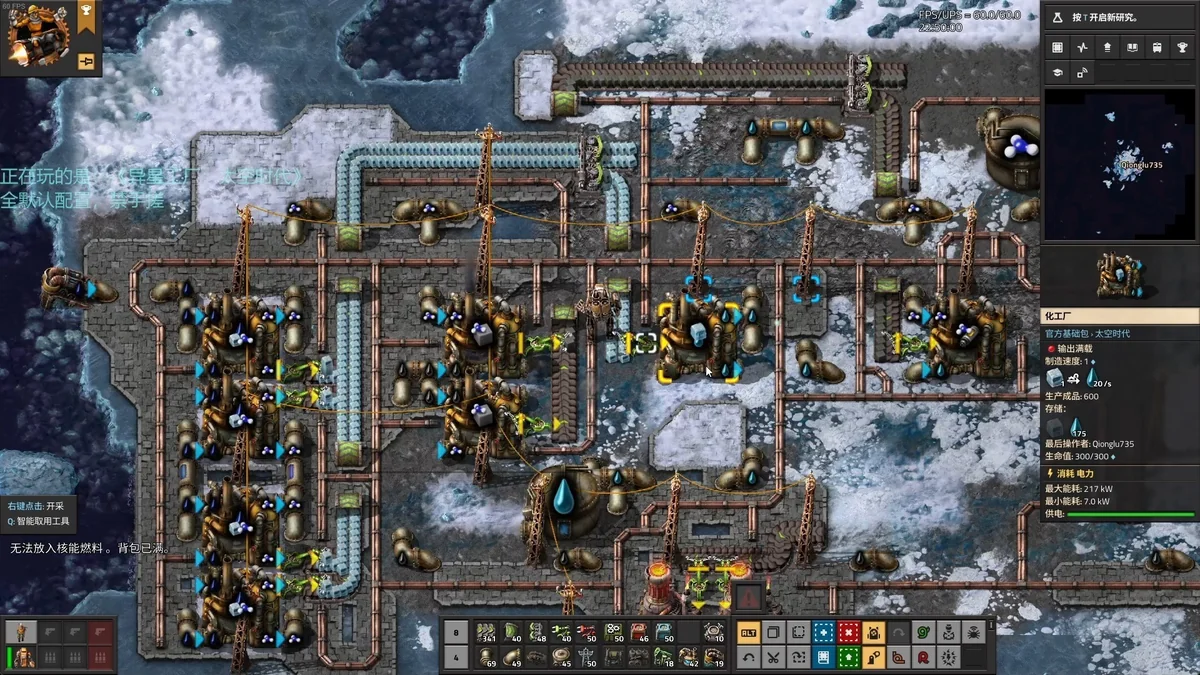This screenshot has height=675, width=1200.
Task: Select the transport belt slot with 341
Action: click(487, 633)
